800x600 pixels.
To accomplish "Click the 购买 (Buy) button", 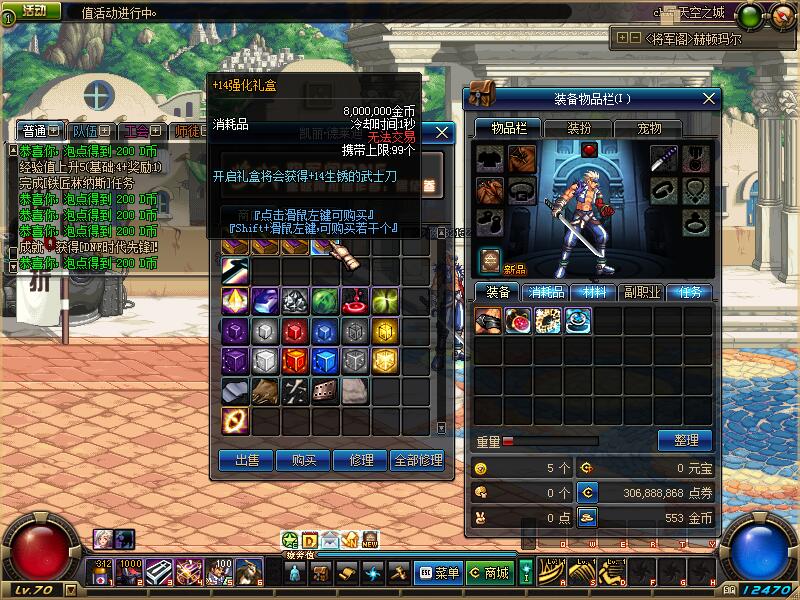I will pyautogui.click(x=303, y=460).
